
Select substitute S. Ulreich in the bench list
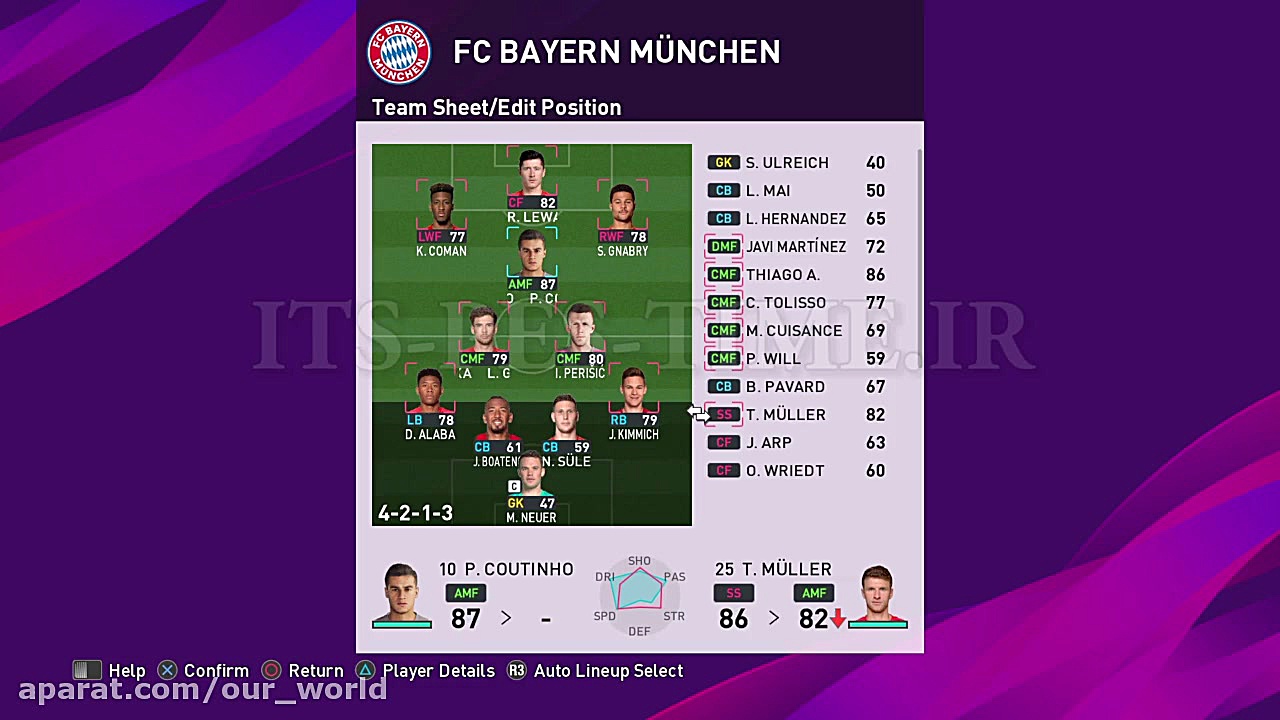click(x=786, y=163)
